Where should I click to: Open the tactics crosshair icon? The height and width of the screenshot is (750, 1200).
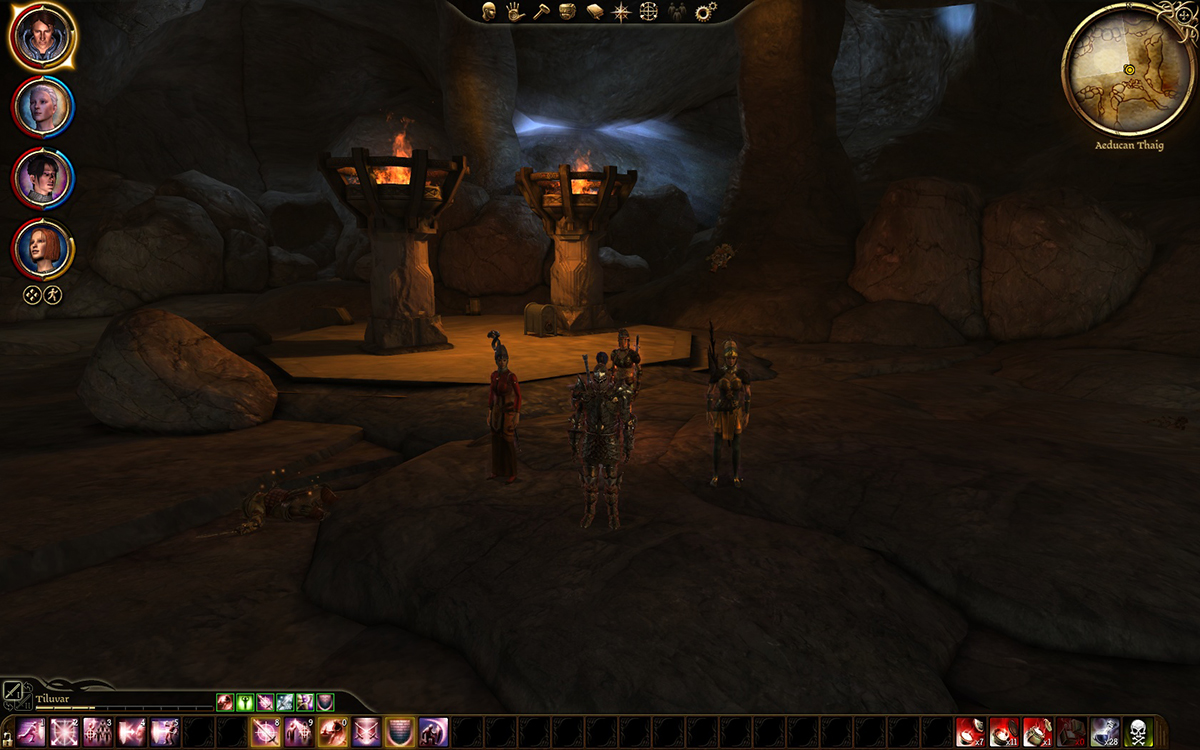click(x=648, y=12)
